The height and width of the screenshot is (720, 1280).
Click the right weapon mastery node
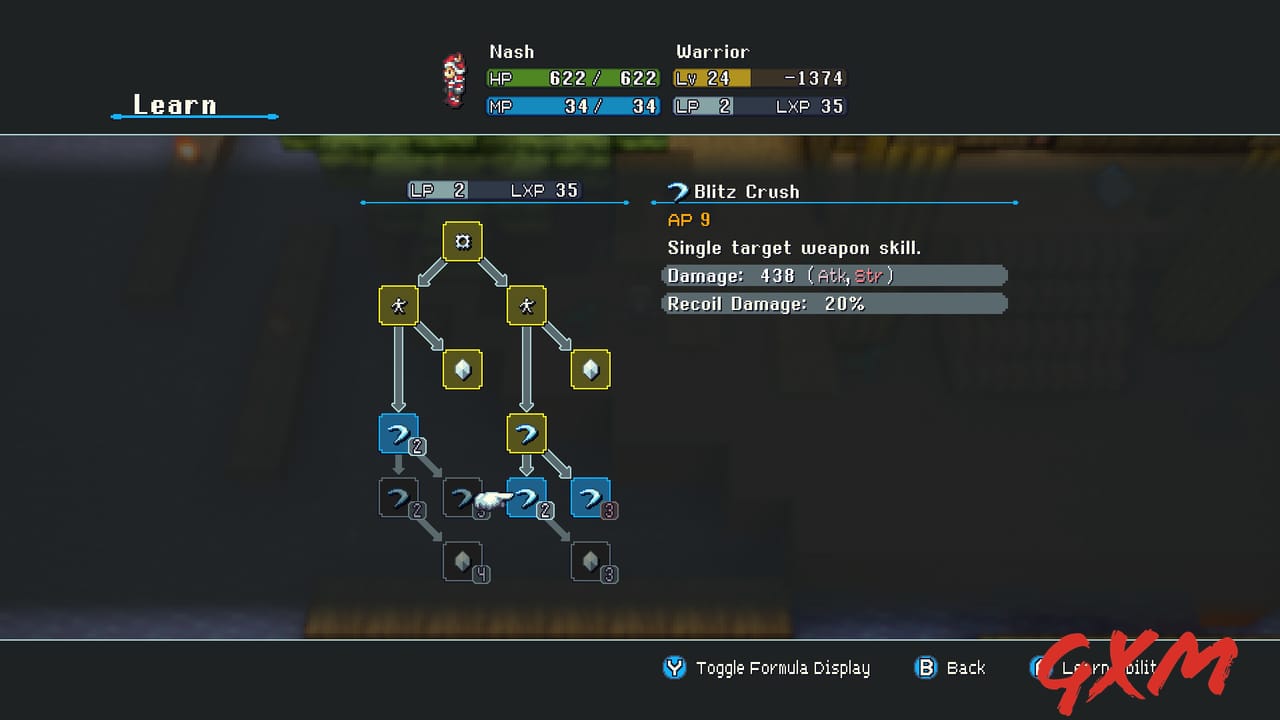pyautogui.click(x=527, y=306)
